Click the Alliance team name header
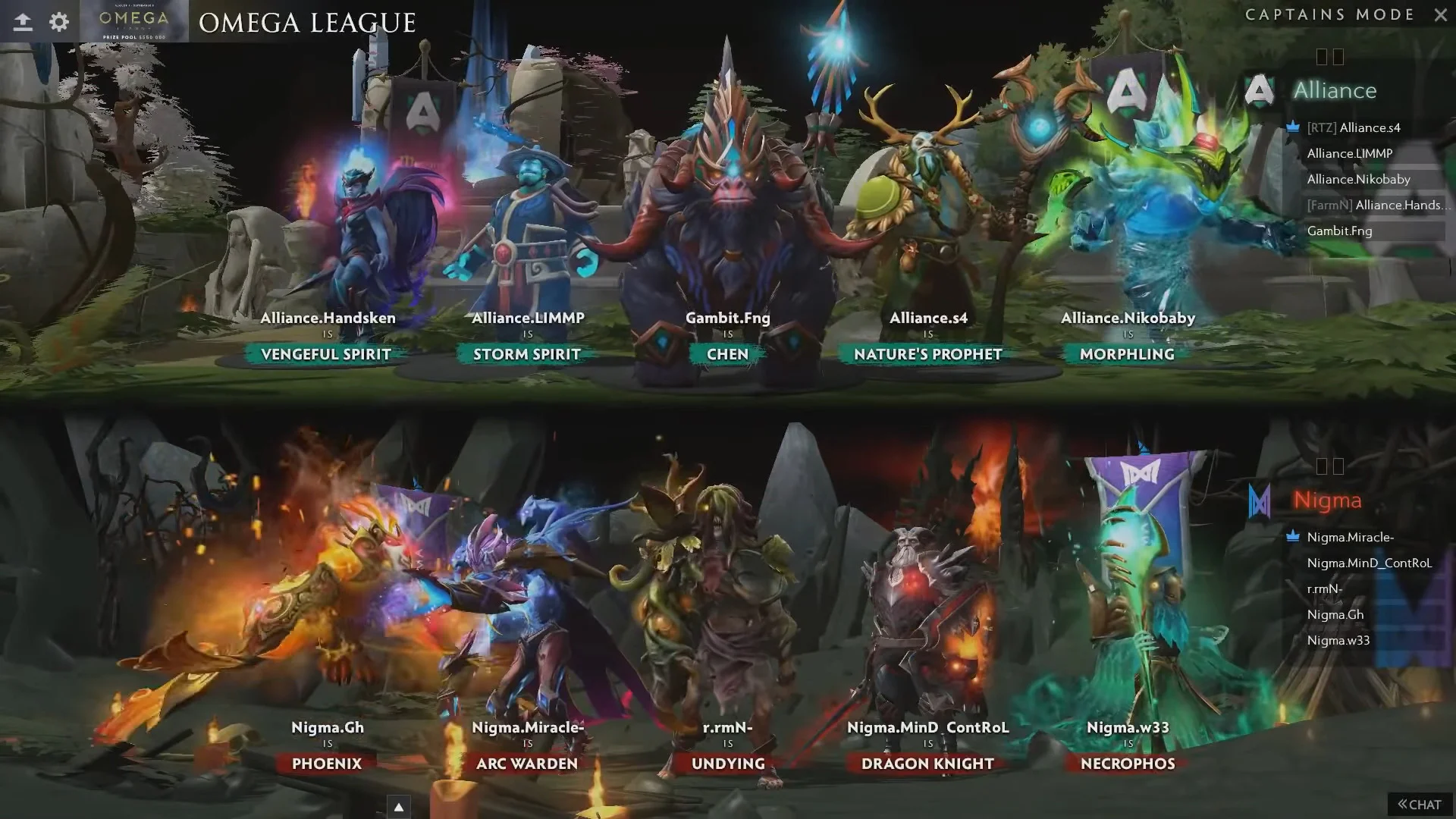Viewport: 1456px width, 819px height. (x=1335, y=90)
